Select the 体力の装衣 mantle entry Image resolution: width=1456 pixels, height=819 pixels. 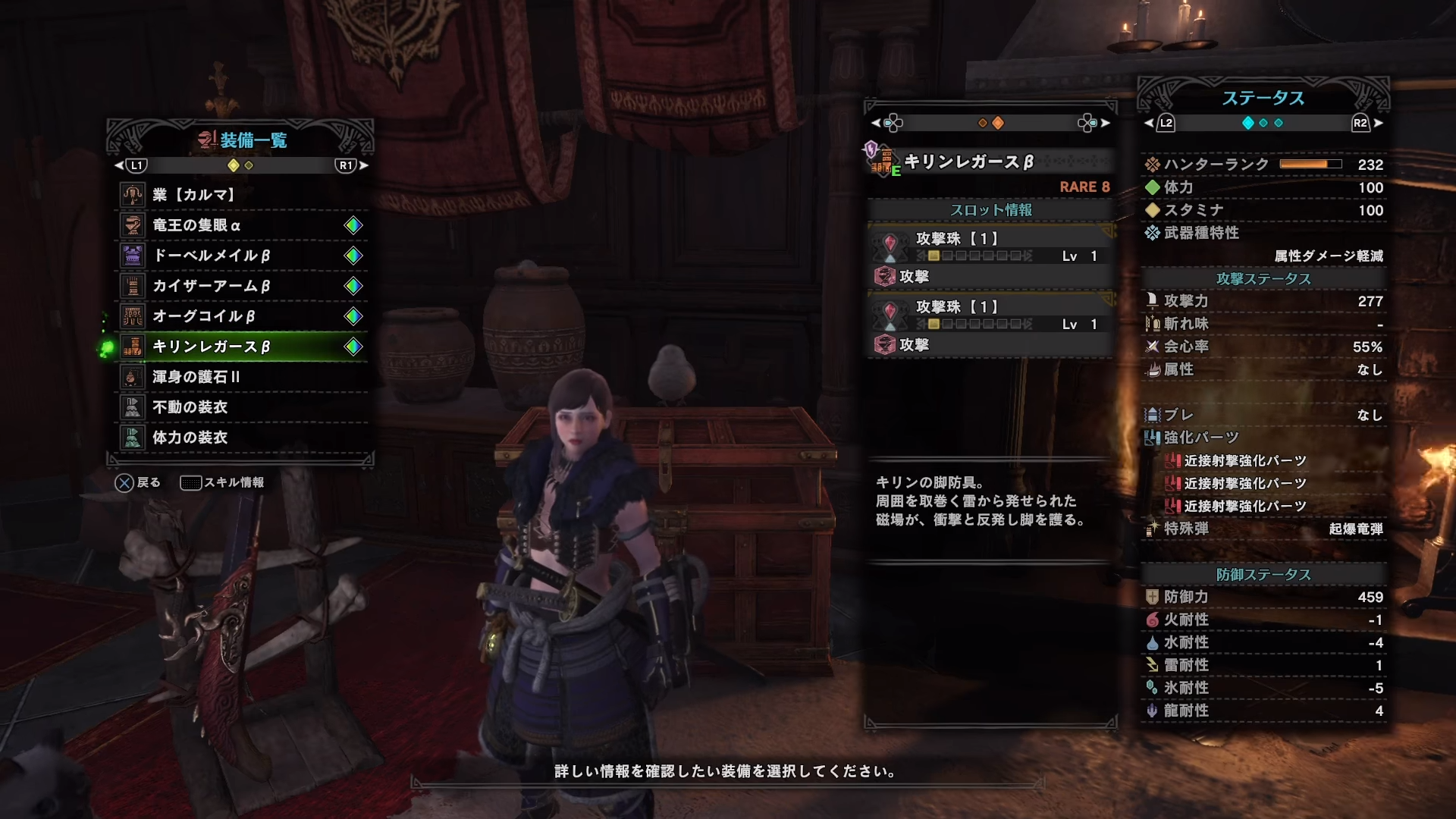pyautogui.click(x=241, y=438)
